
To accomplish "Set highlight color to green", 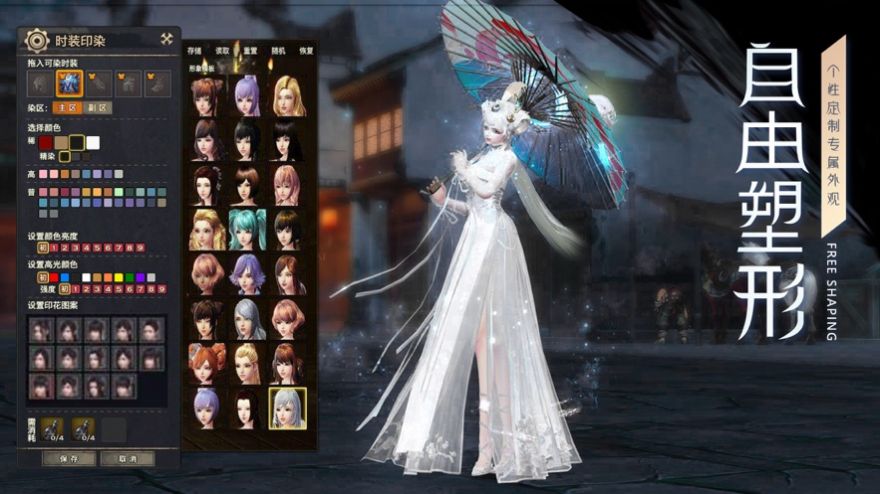I will tap(129, 277).
